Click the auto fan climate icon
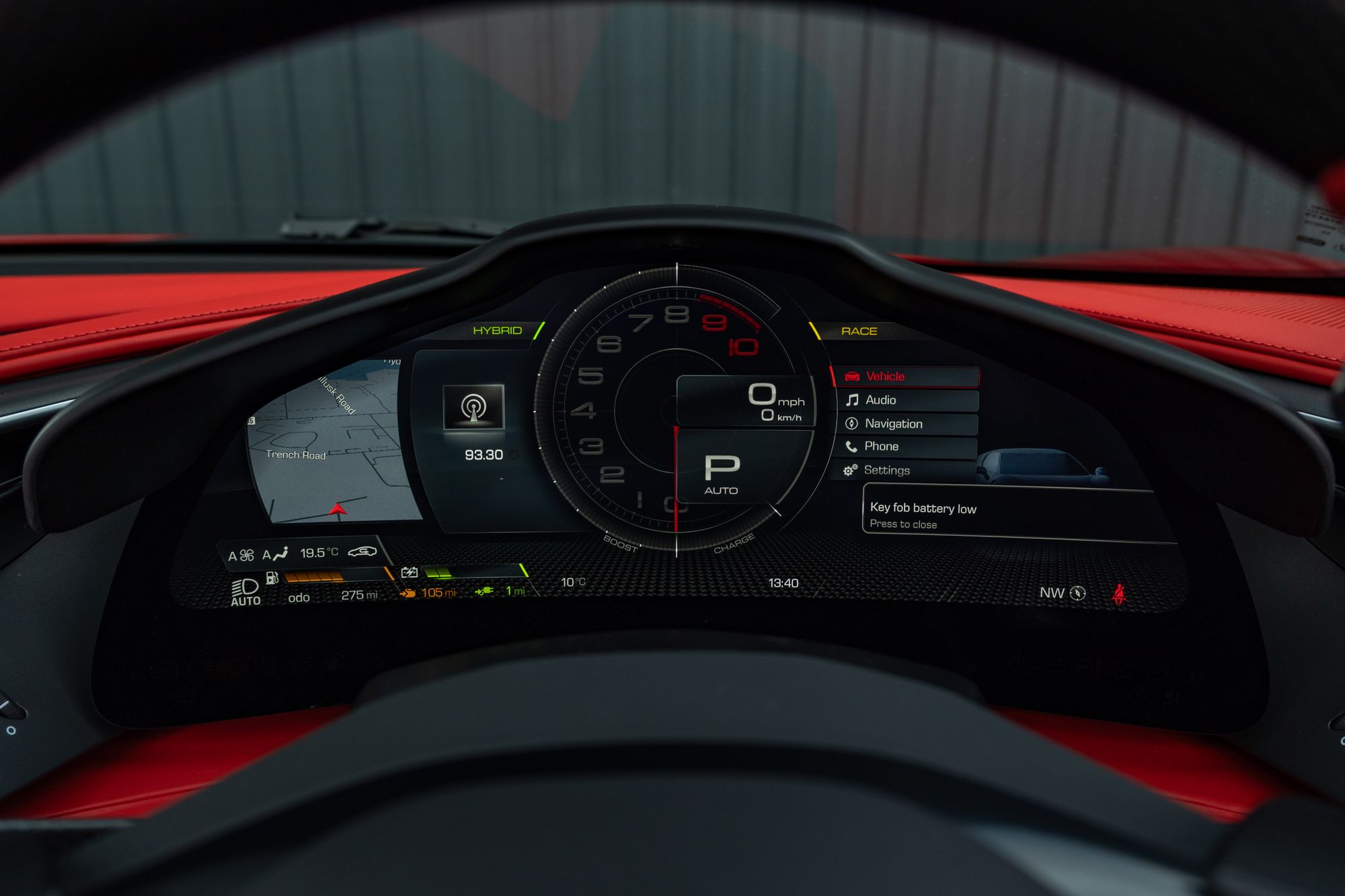1345x896 pixels. (x=241, y=555)
